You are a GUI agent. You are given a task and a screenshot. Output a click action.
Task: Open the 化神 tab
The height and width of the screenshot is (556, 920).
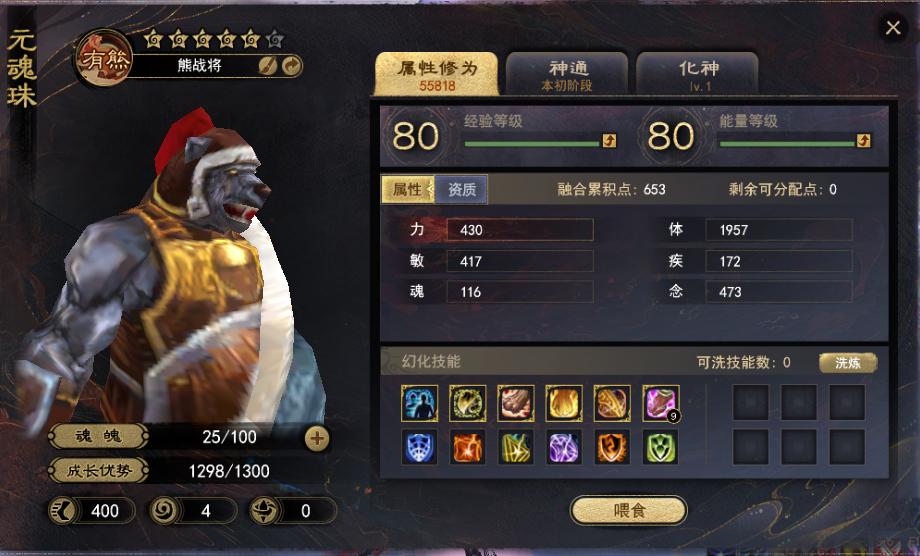[697, 75]
